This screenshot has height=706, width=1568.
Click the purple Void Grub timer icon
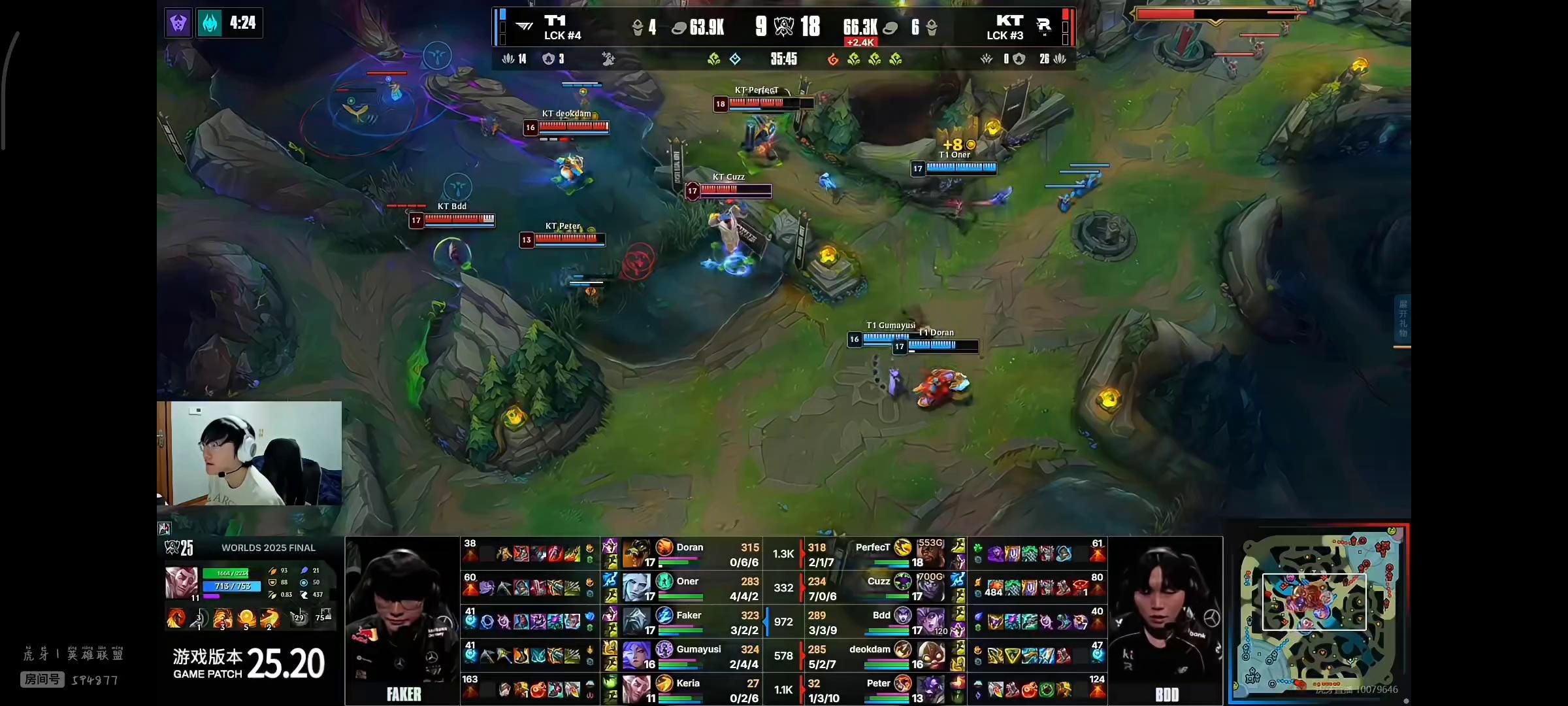point(178,24)
